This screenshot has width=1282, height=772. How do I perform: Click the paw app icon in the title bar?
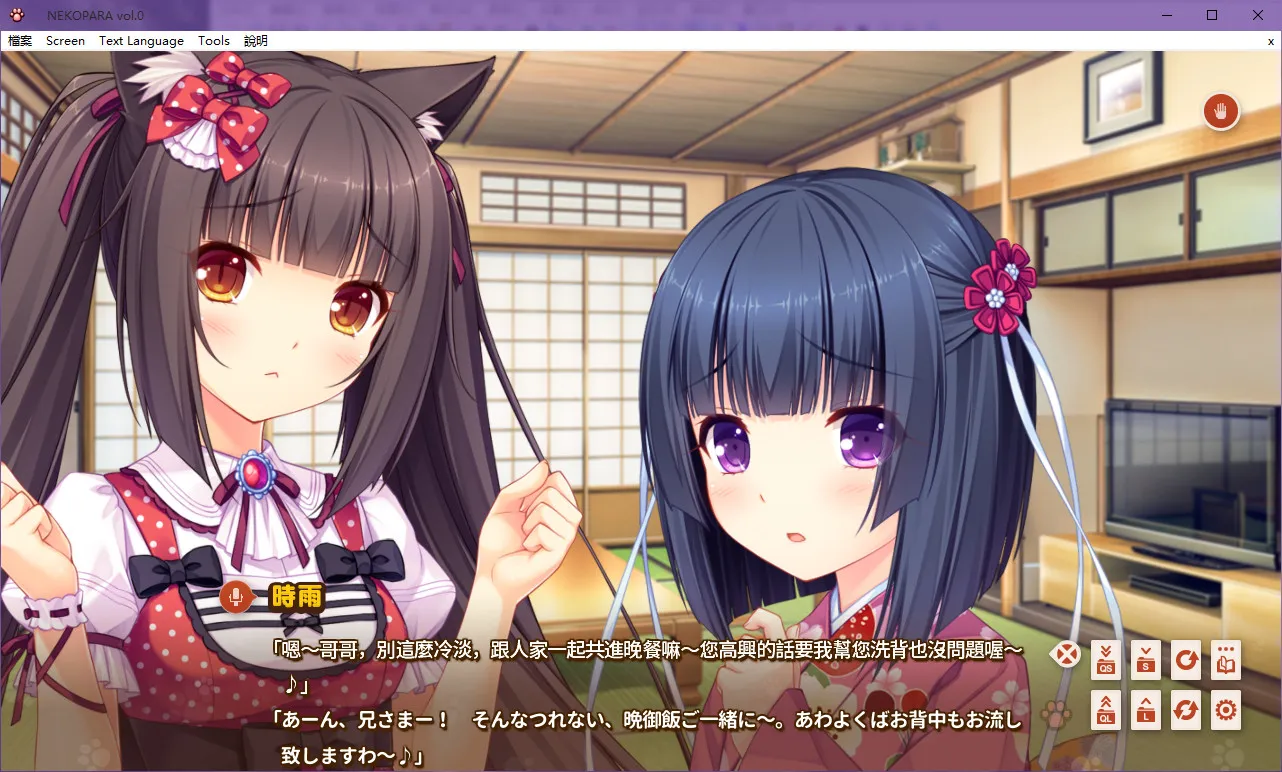coord(18,14)
